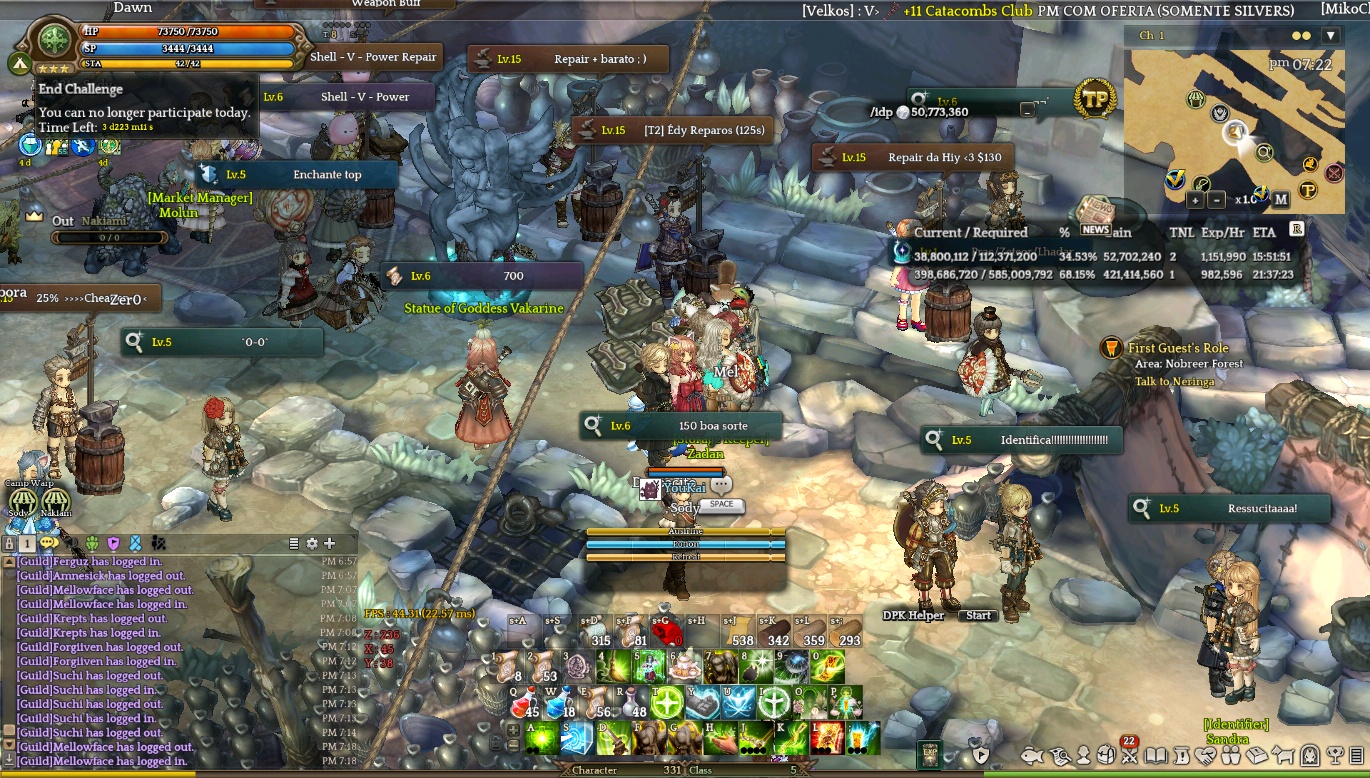The image size is (1370, 778).
Task: Click the TP shop gold medal button
Action: coord(1095,100)
